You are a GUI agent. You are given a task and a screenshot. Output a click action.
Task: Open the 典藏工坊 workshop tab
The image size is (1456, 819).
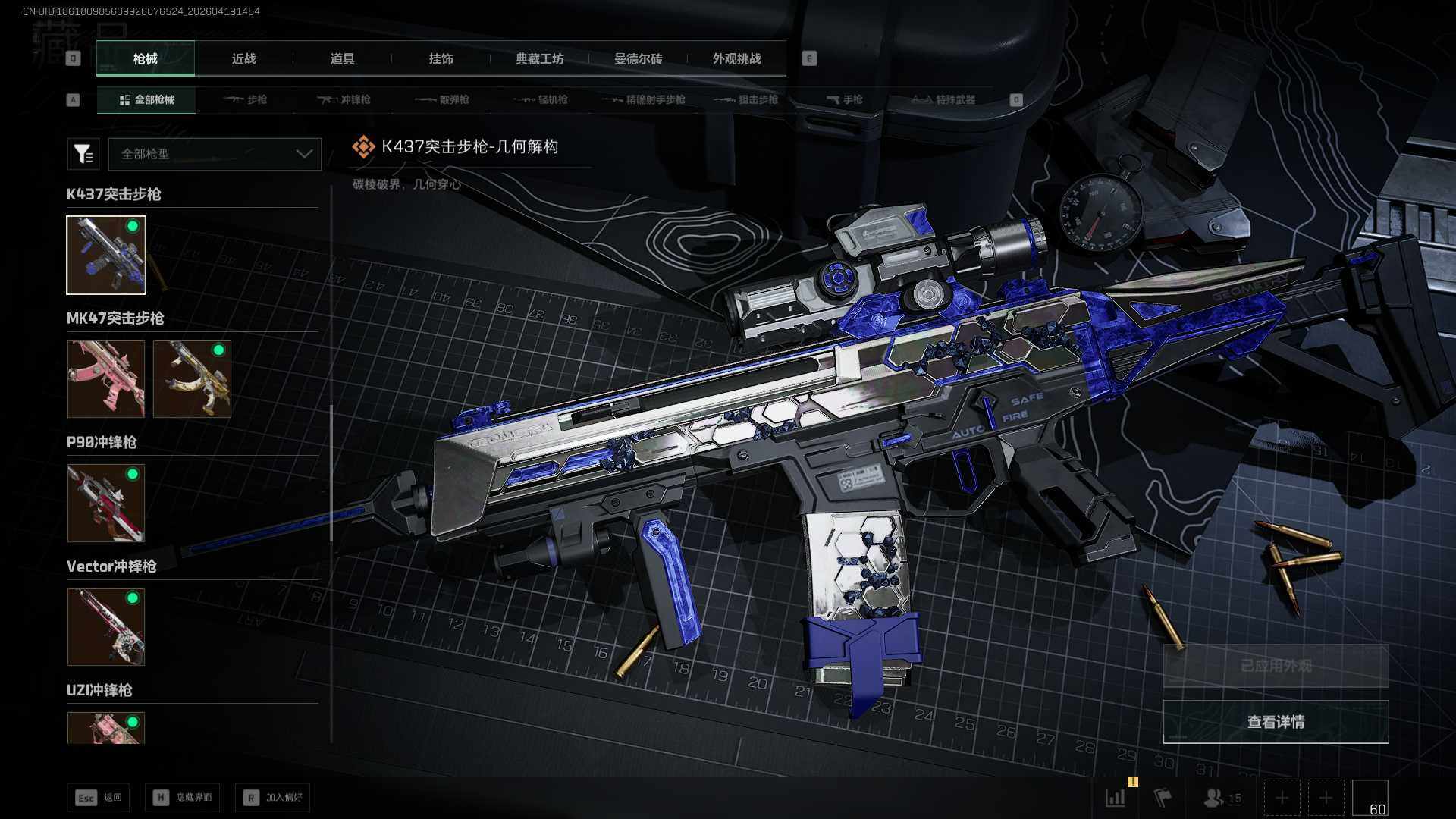539,58
